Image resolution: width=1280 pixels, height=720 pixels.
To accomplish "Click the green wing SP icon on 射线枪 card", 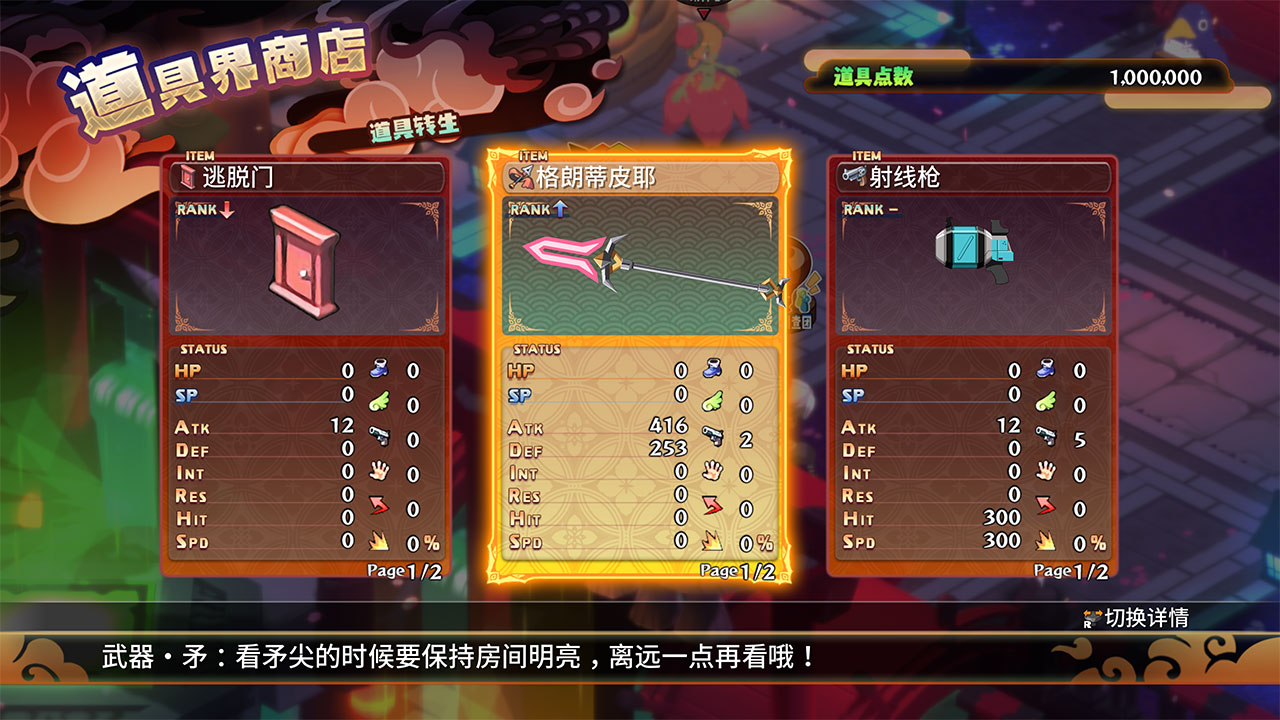I will pos(1048,401).
